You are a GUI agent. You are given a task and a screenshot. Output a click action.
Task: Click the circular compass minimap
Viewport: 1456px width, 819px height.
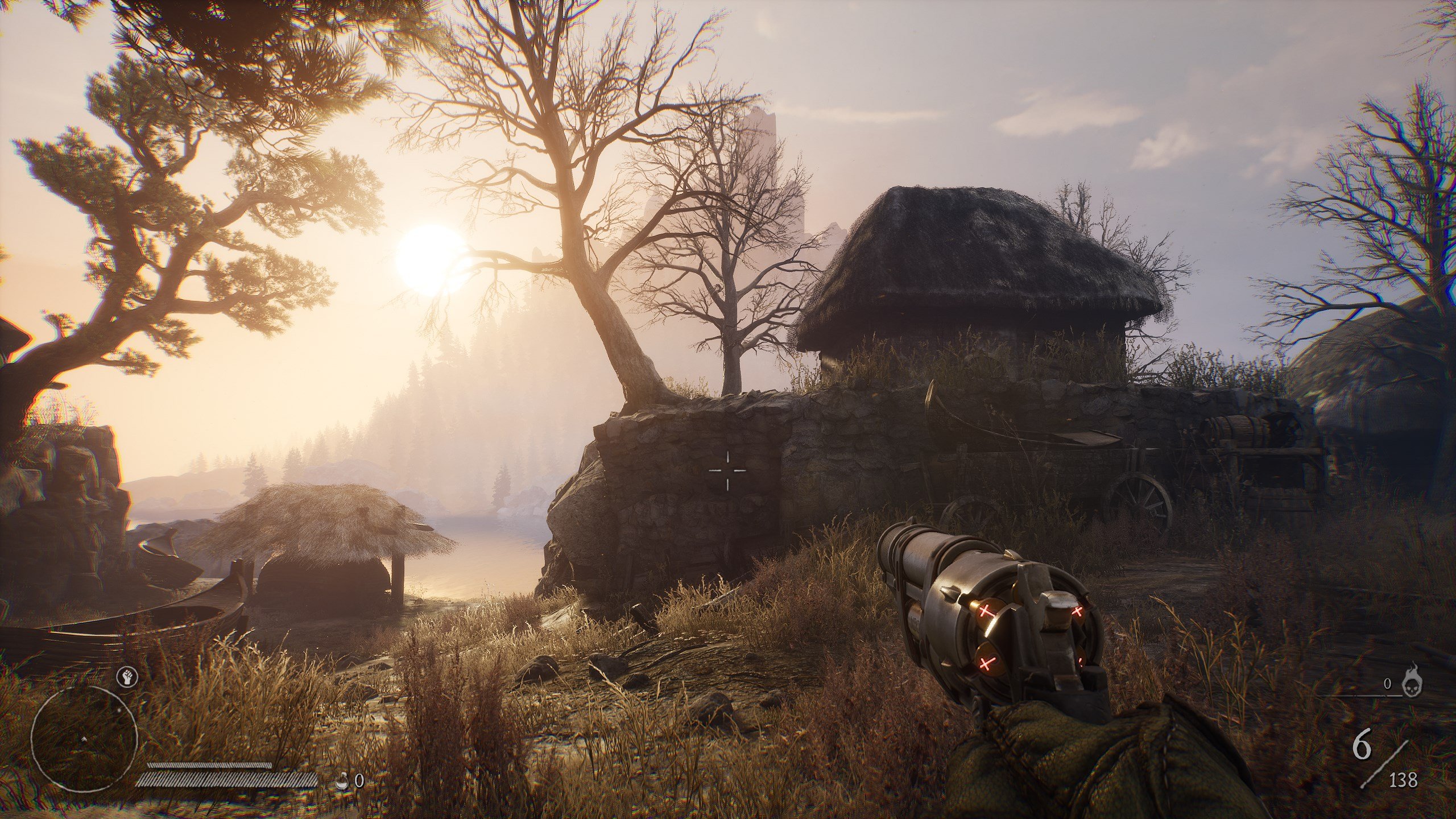[84, 739]
